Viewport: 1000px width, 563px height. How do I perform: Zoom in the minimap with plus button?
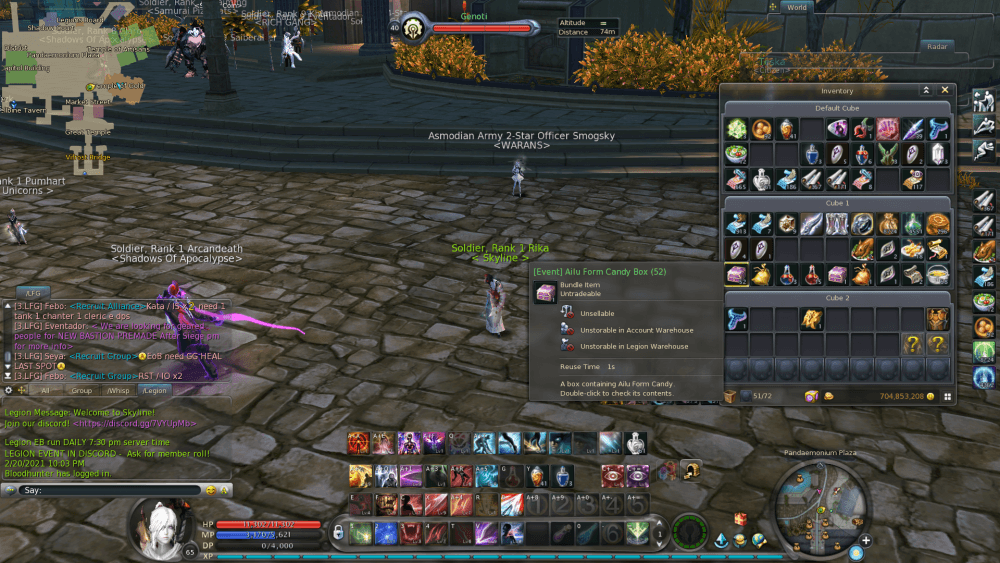click(x=866, y=541)
